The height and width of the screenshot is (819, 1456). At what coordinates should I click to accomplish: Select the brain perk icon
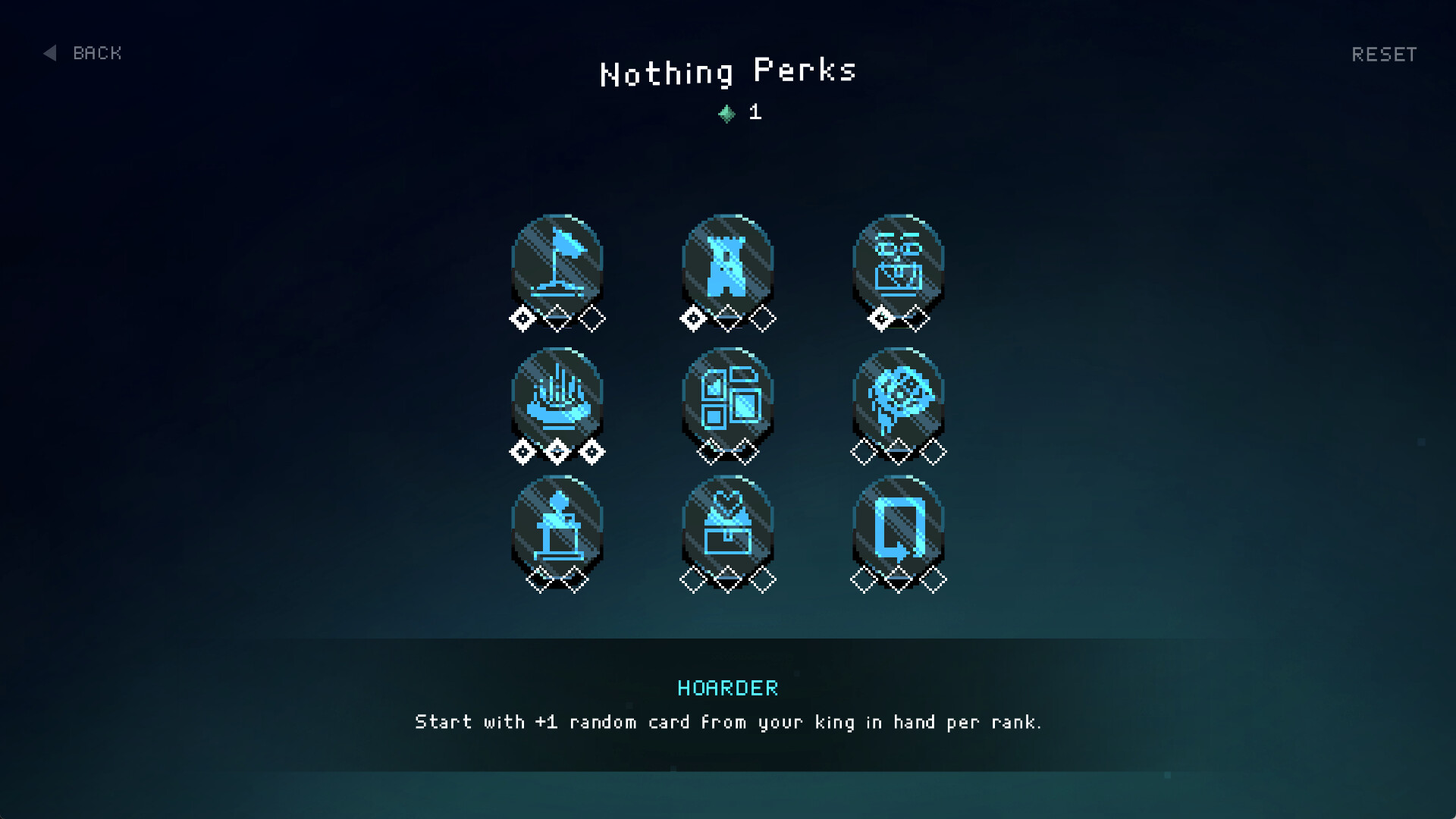[899, 394]
